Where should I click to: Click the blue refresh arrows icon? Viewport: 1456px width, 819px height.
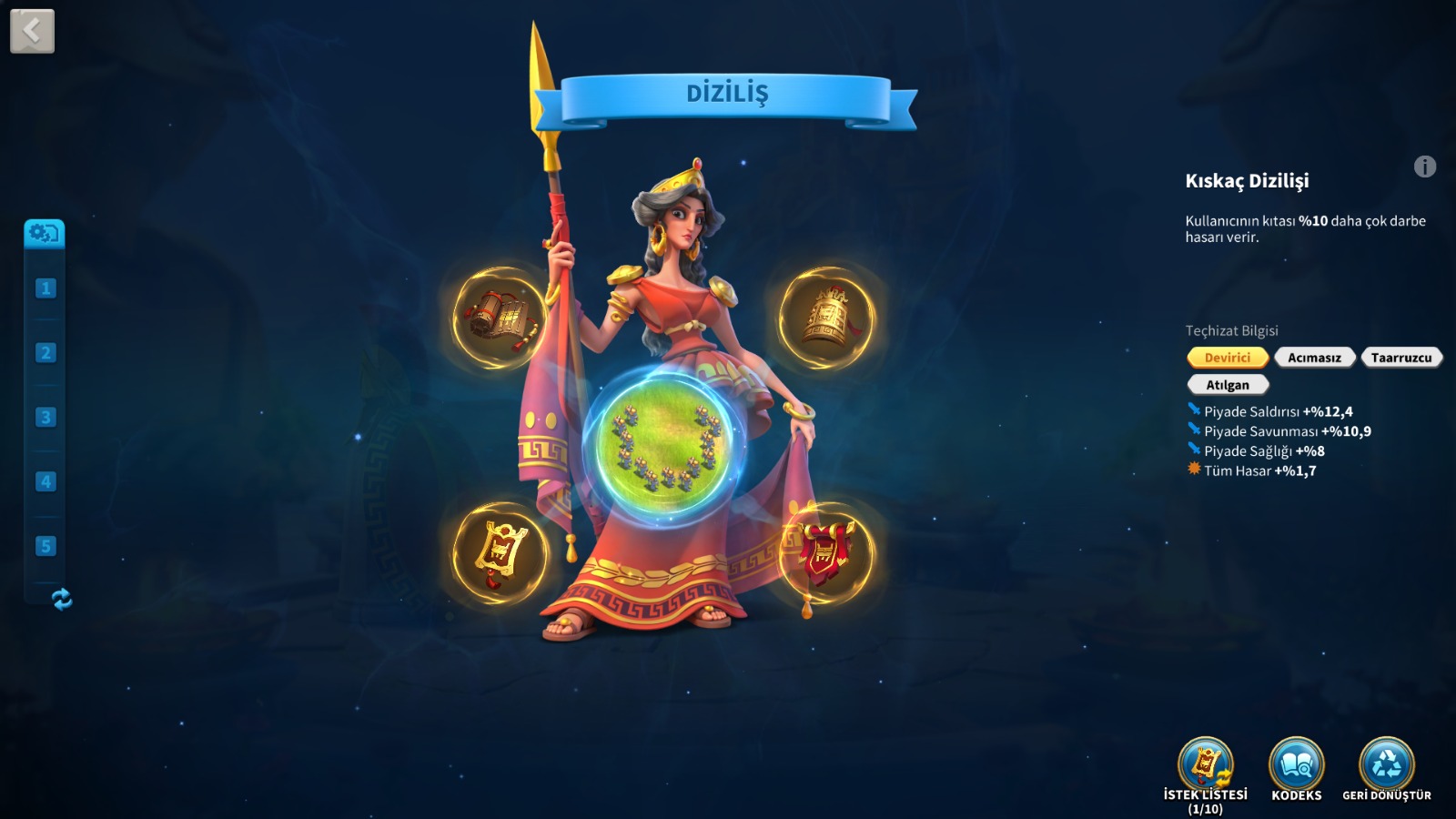(x=62, y=599)
